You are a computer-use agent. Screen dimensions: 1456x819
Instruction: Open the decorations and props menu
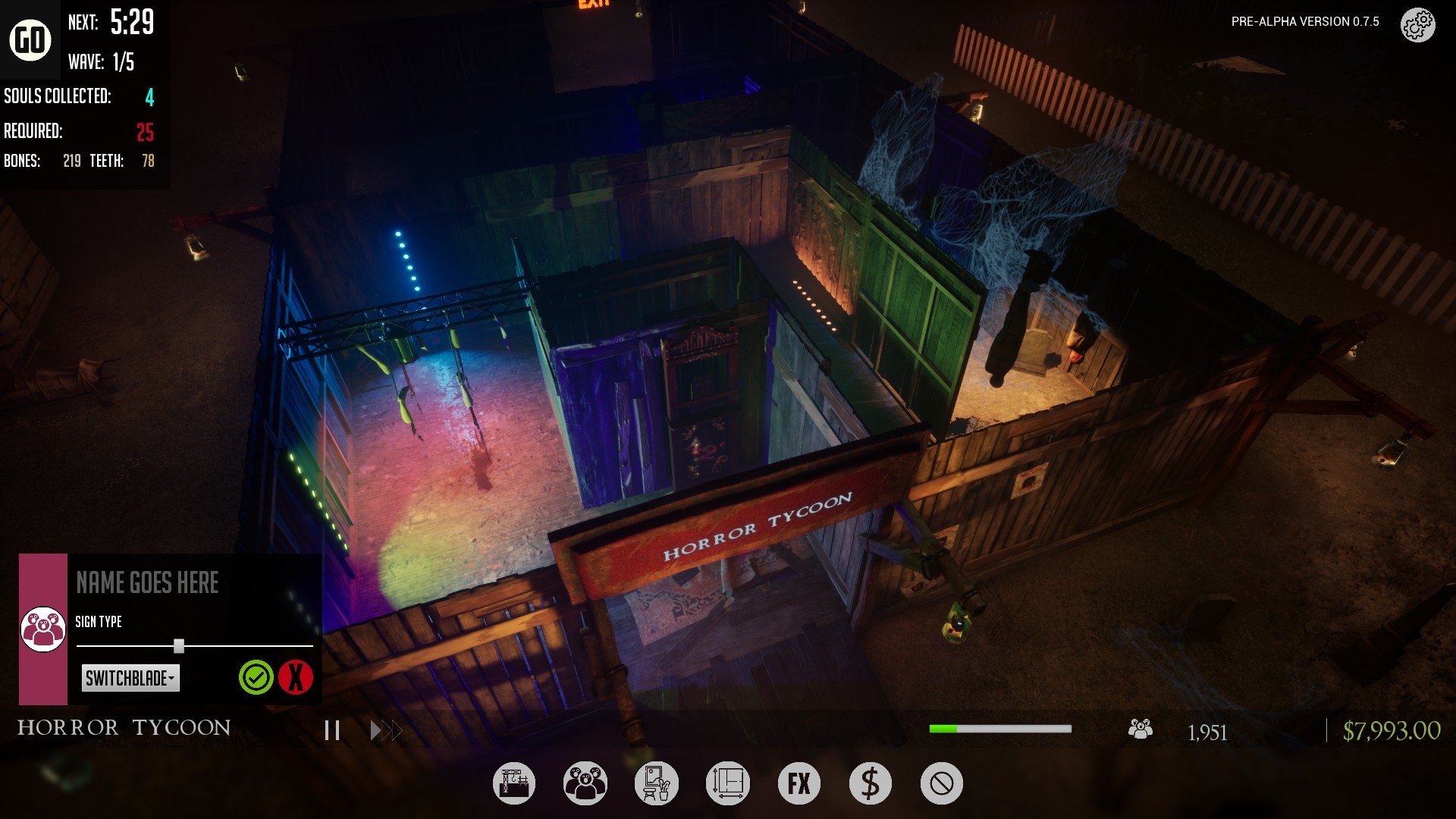point(656,783)
